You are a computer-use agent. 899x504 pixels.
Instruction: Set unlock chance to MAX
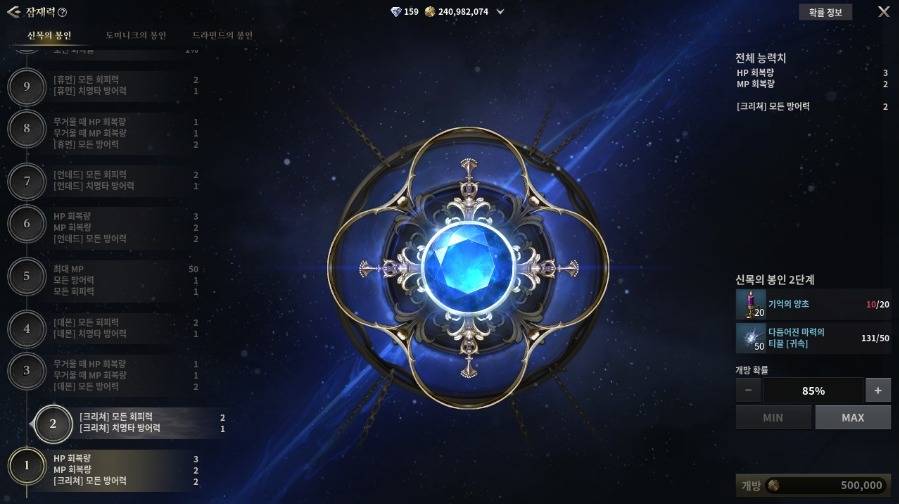[852, 417]
